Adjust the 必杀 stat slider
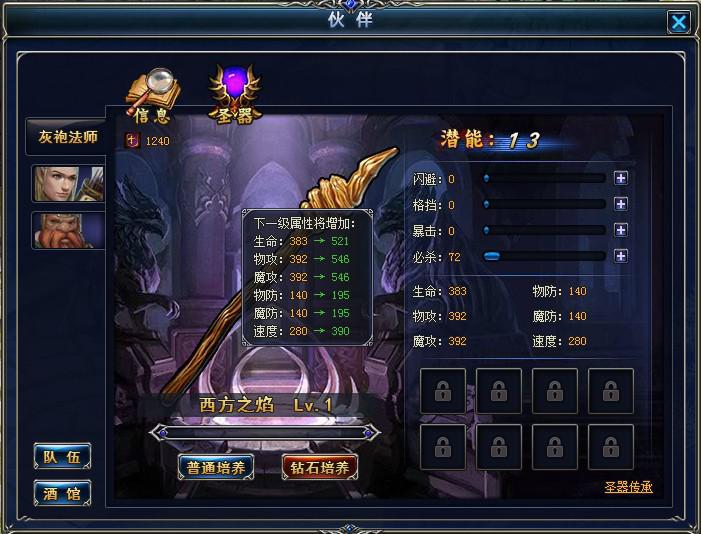701x534 pixels. click(x=492, y=256)
